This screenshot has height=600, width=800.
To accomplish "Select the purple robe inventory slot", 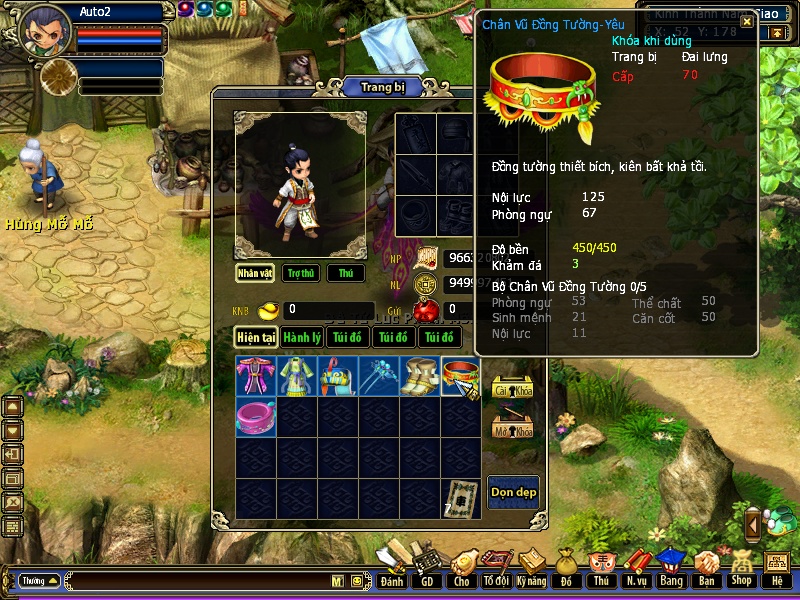I will click(256, 375).
